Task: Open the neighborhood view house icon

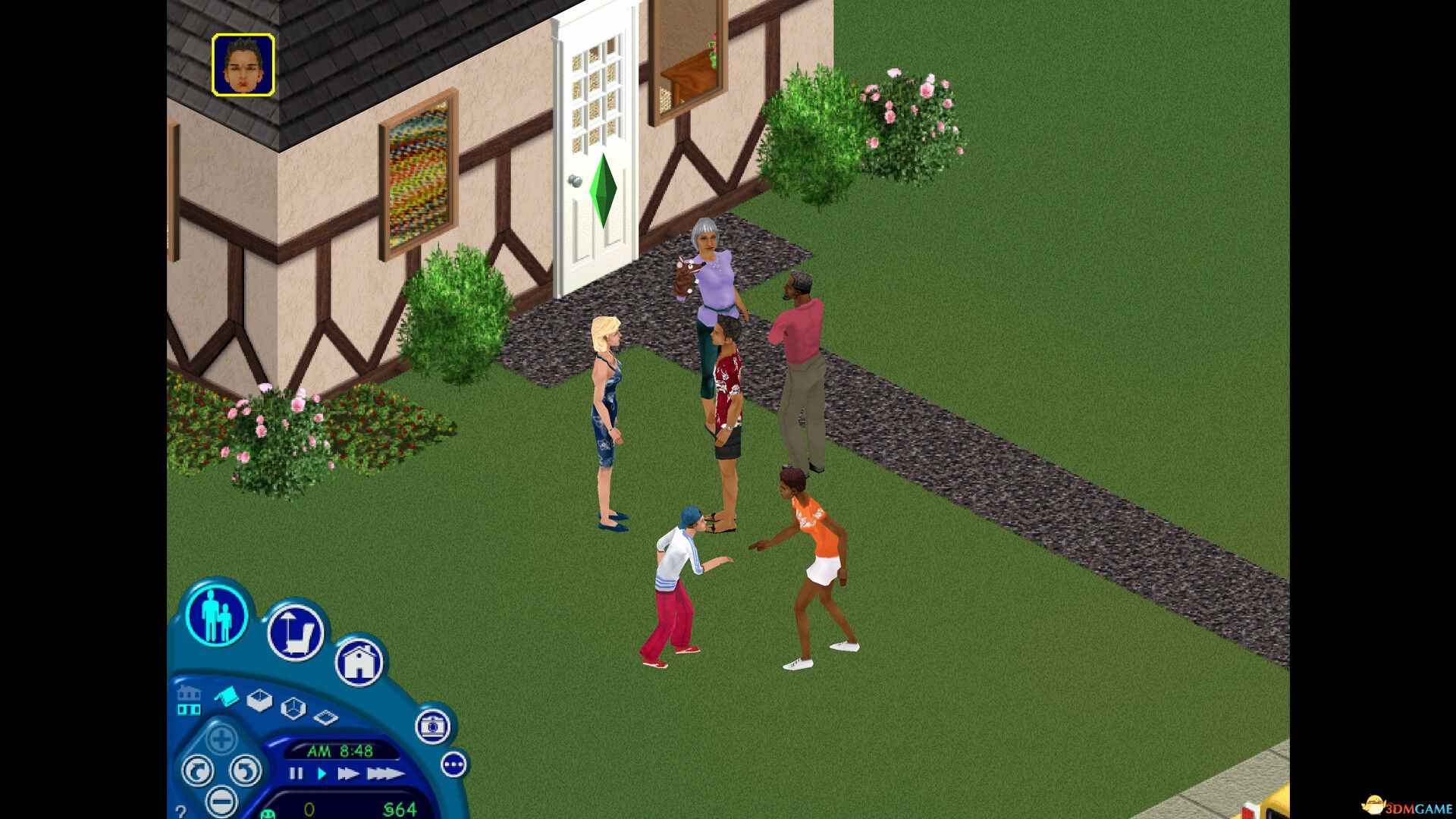Action: pos(359,662)
